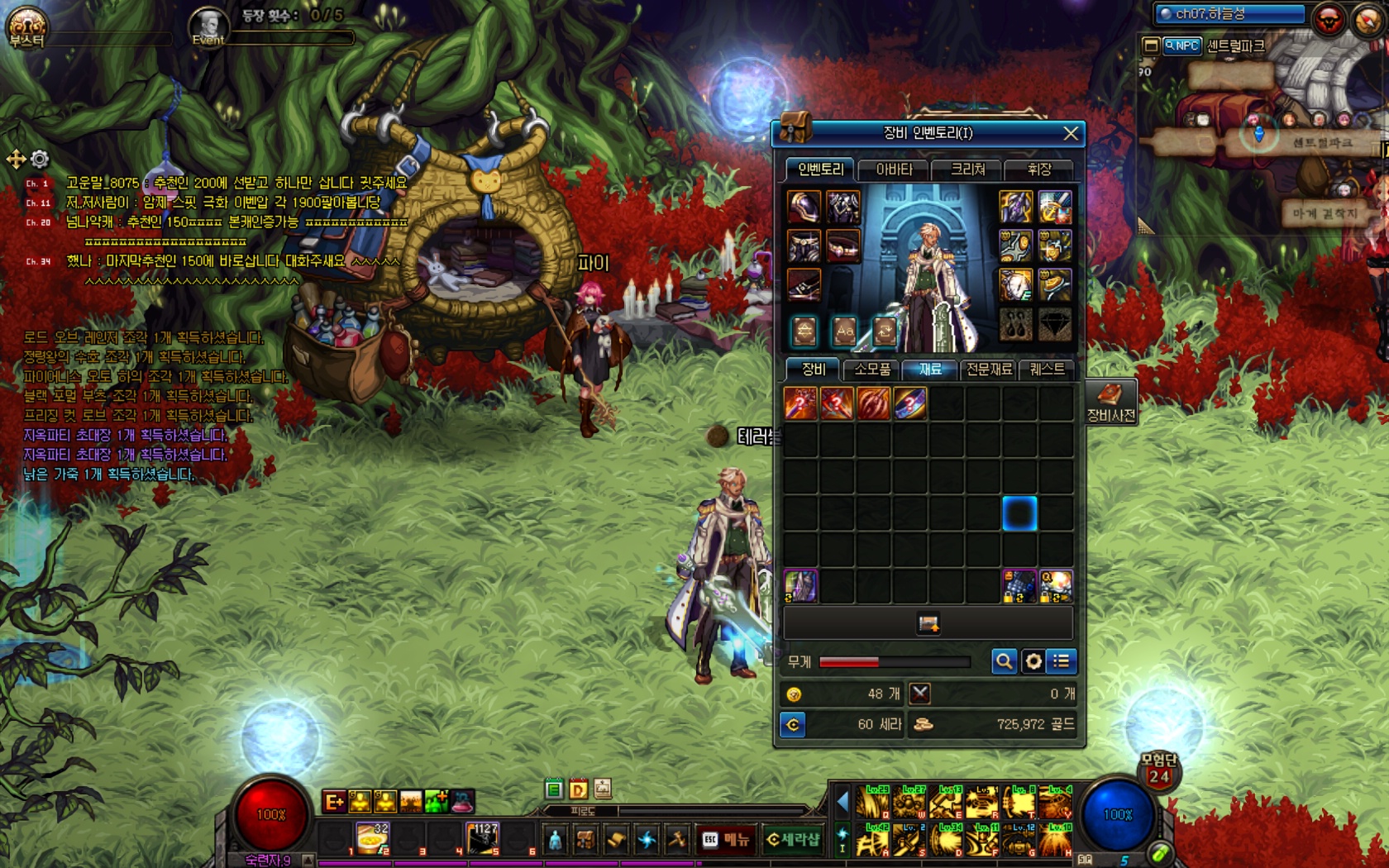Open the ch07 channel selector

[1229, 13]
